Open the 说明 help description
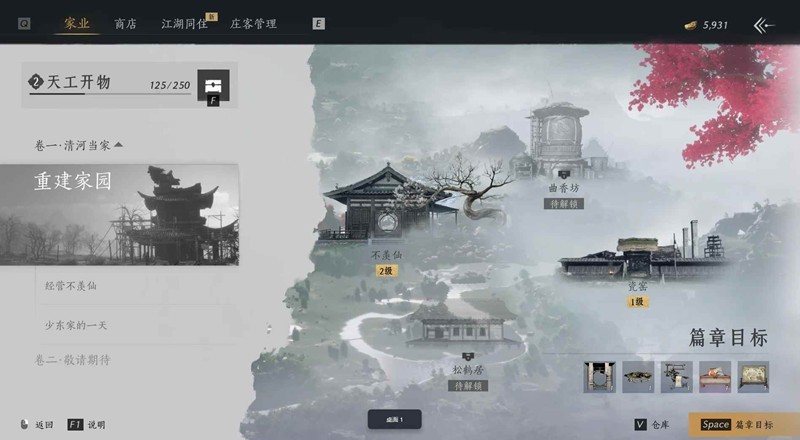Viewport: 800px width, 440px height. (86, 424)
